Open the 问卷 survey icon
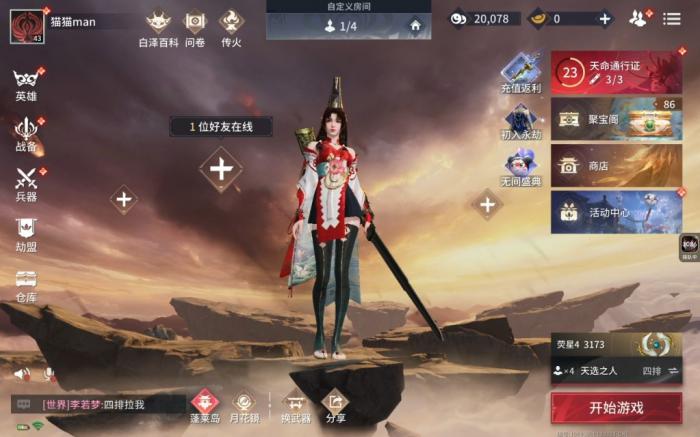 [x=195, y=28]
